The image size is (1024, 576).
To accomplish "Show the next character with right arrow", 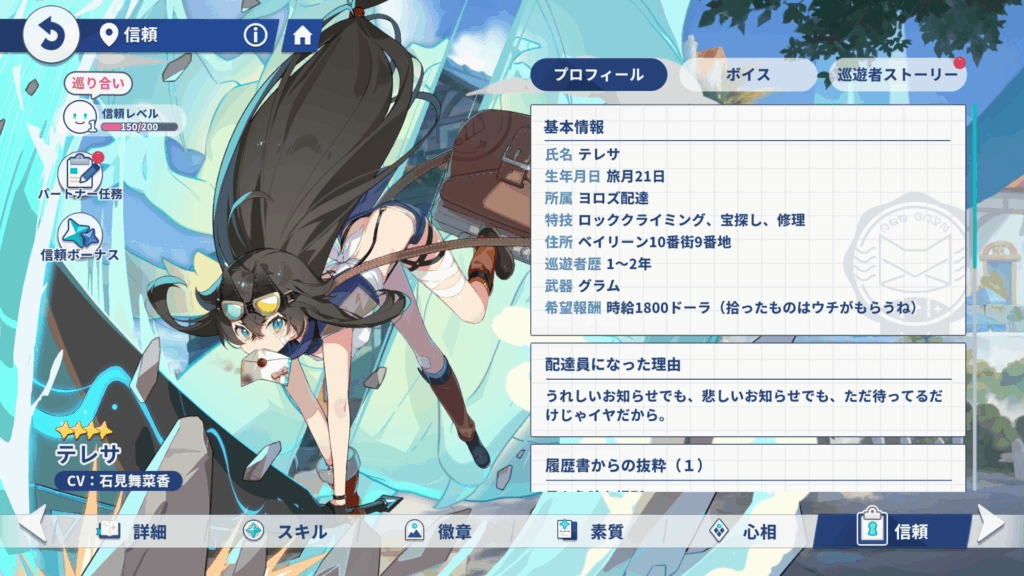I will pos(993,524).
